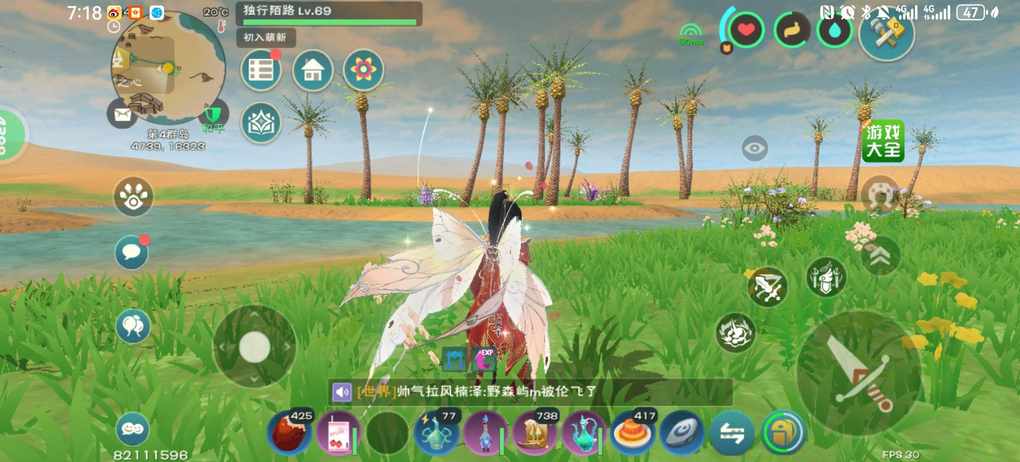This screenshot has width=1020, height=462.
Task: Use the roasted meat food slot
Action: click(x=289, y=433)
